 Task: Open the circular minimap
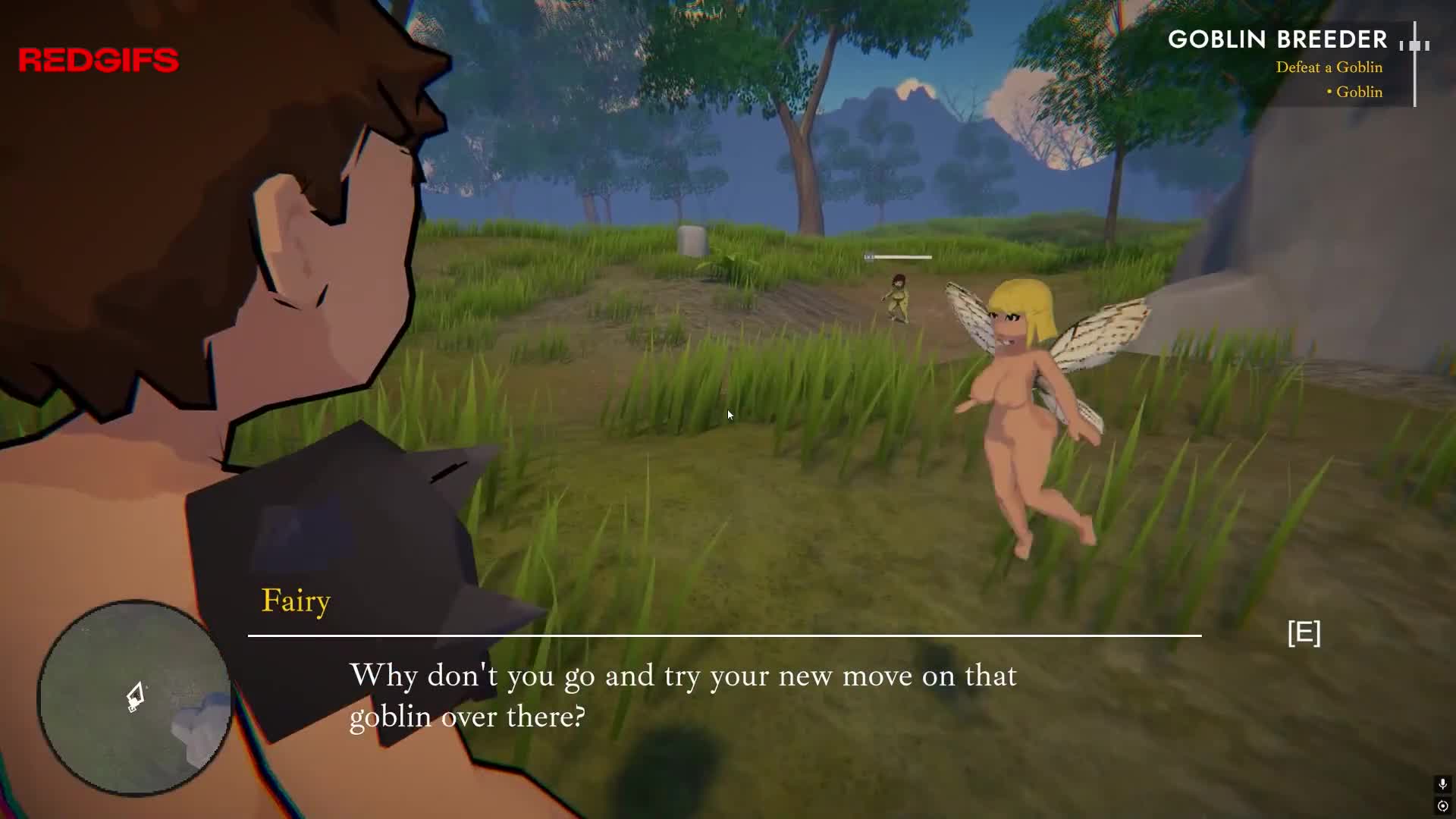pos(135,698)
